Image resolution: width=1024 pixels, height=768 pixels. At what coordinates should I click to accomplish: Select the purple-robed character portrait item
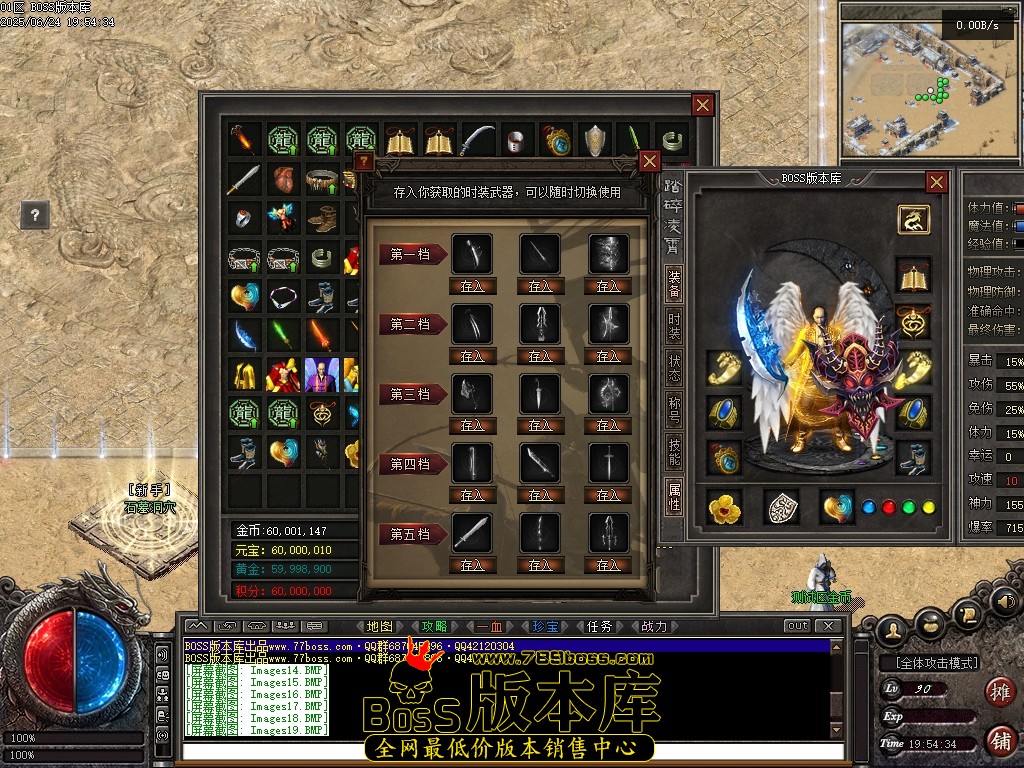point(322,374)
